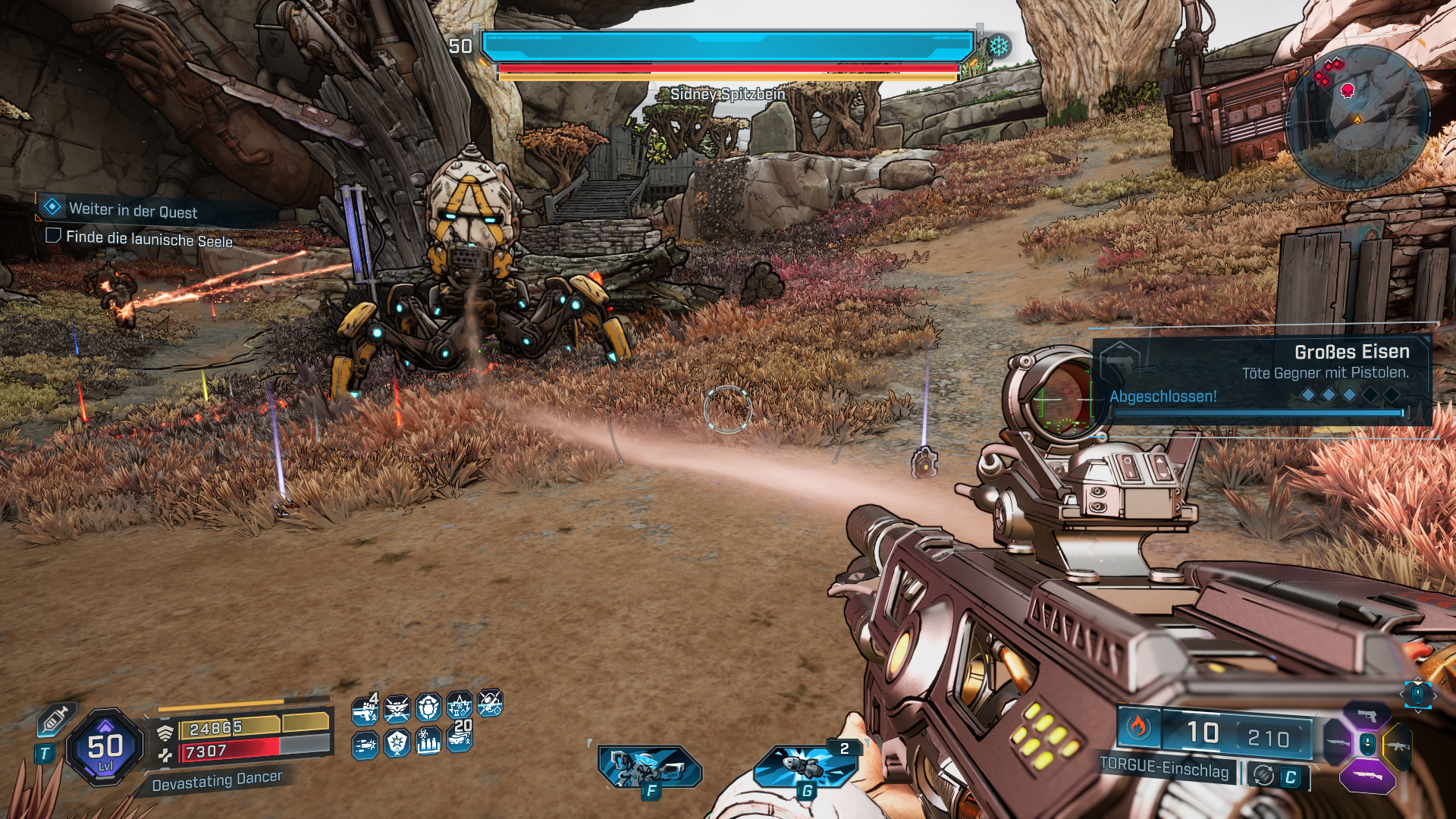Click the boss cryo status icon

(999, 46)
